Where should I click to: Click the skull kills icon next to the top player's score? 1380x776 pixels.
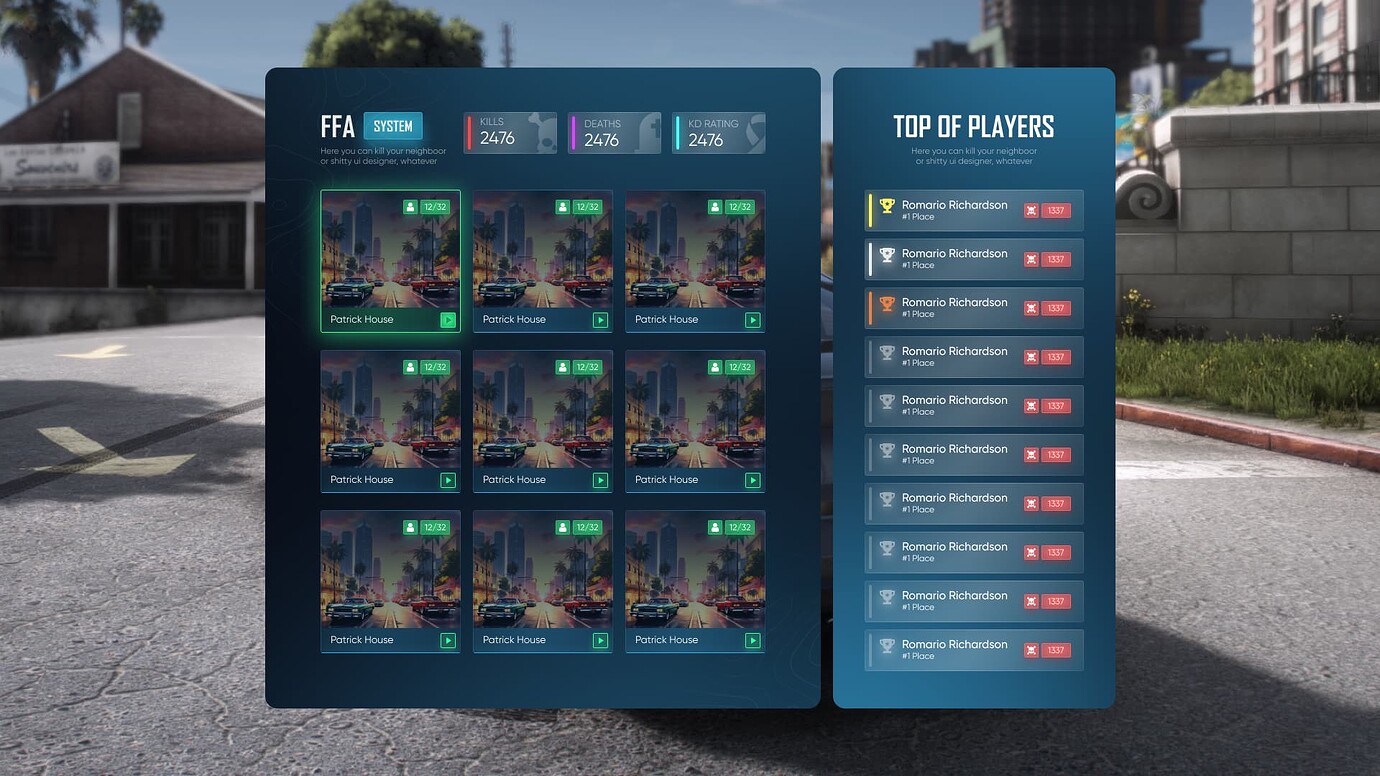point(1032,209)
